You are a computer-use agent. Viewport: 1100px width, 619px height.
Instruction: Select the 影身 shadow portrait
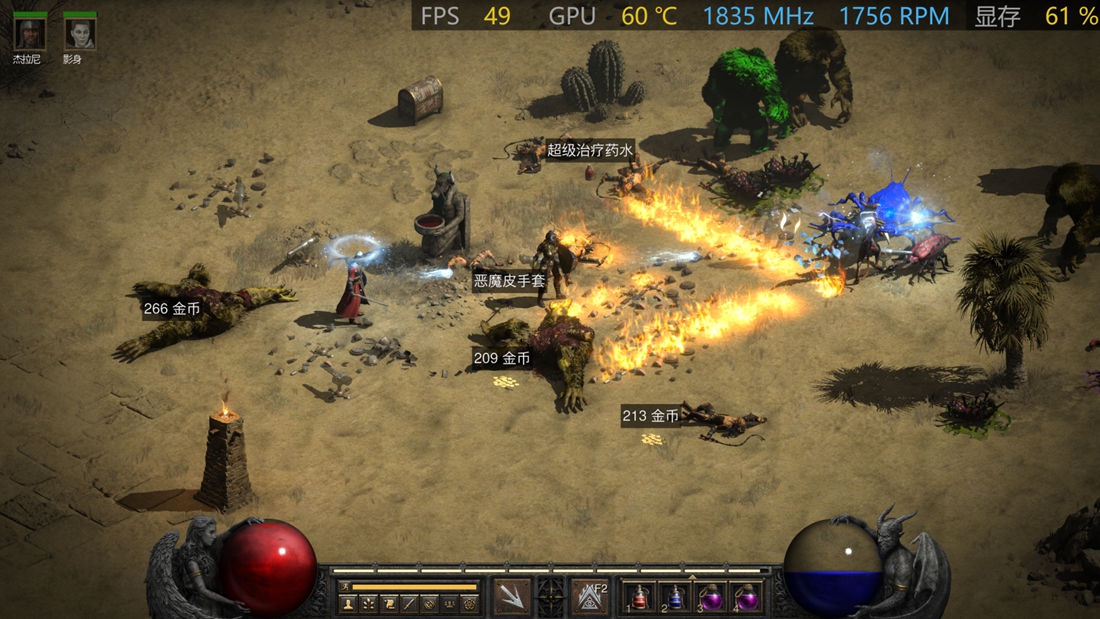(x=79, y=33)
